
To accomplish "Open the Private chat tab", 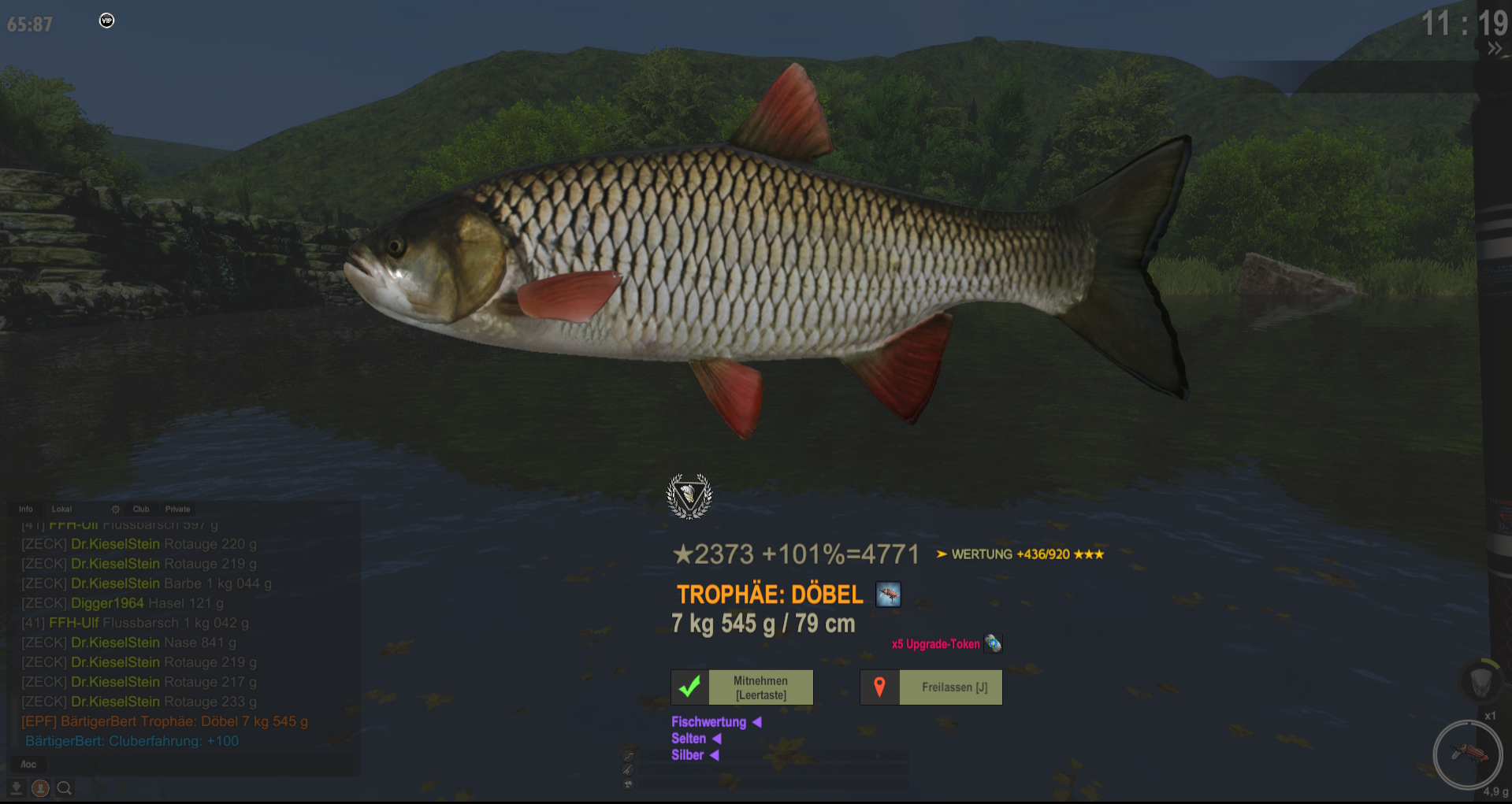I will [178, 509].
